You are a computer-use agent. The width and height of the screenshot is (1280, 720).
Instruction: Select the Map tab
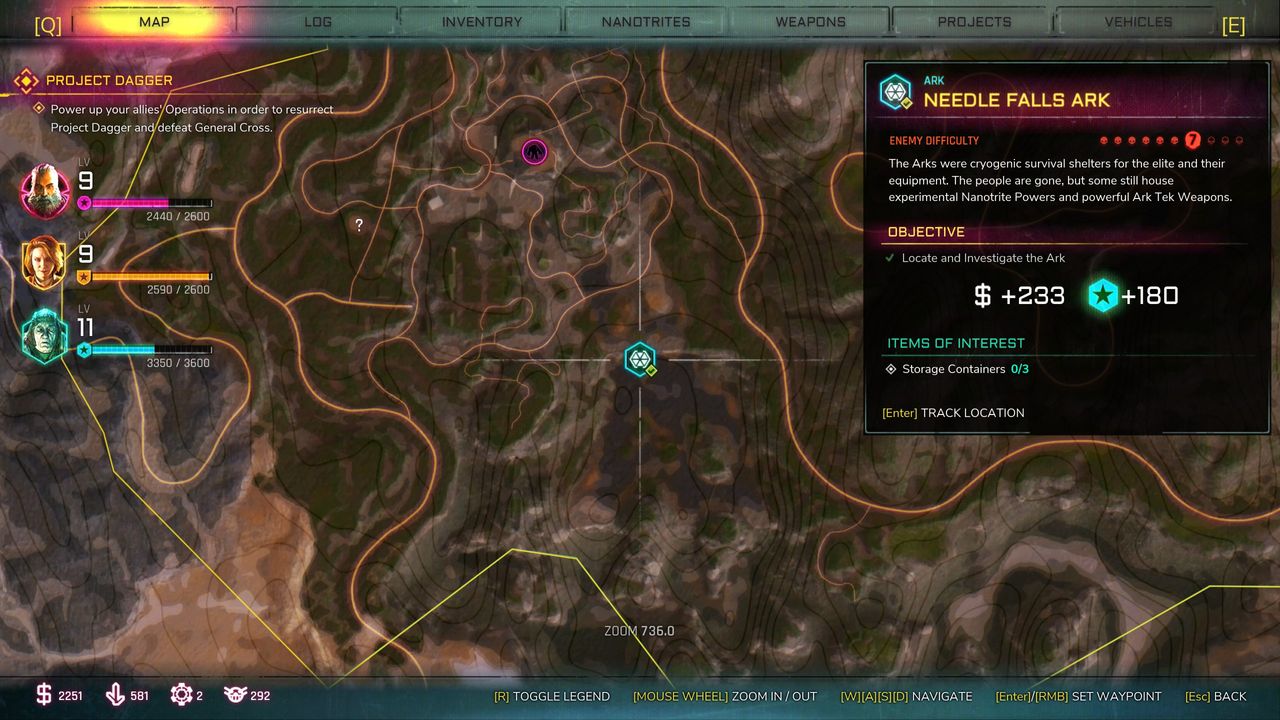coord(154,21)
